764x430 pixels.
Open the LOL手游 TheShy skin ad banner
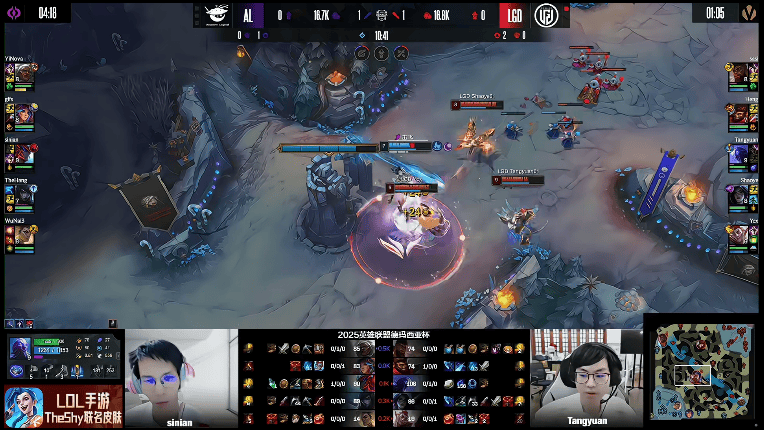point(60,406)
